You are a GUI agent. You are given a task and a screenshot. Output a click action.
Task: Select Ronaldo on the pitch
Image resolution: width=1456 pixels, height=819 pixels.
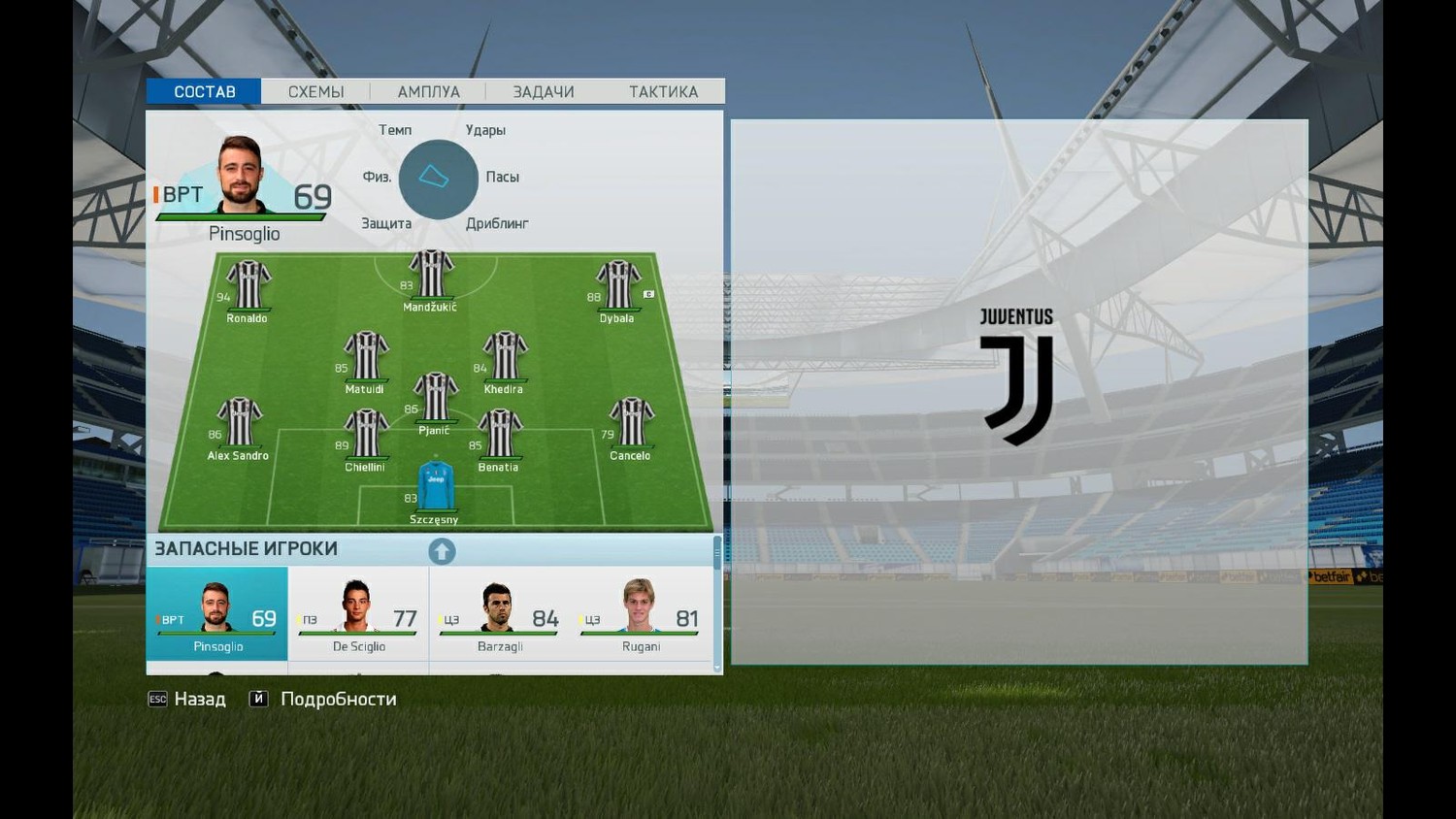(x=248, y=285)
